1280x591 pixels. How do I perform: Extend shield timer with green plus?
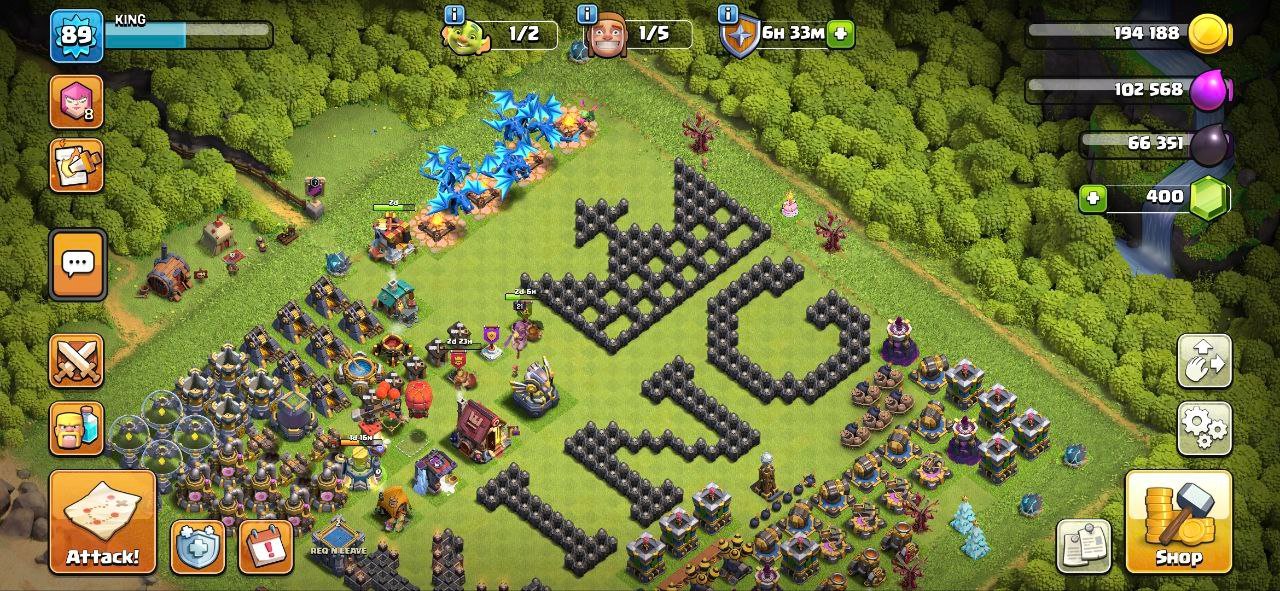pos(841,33)
